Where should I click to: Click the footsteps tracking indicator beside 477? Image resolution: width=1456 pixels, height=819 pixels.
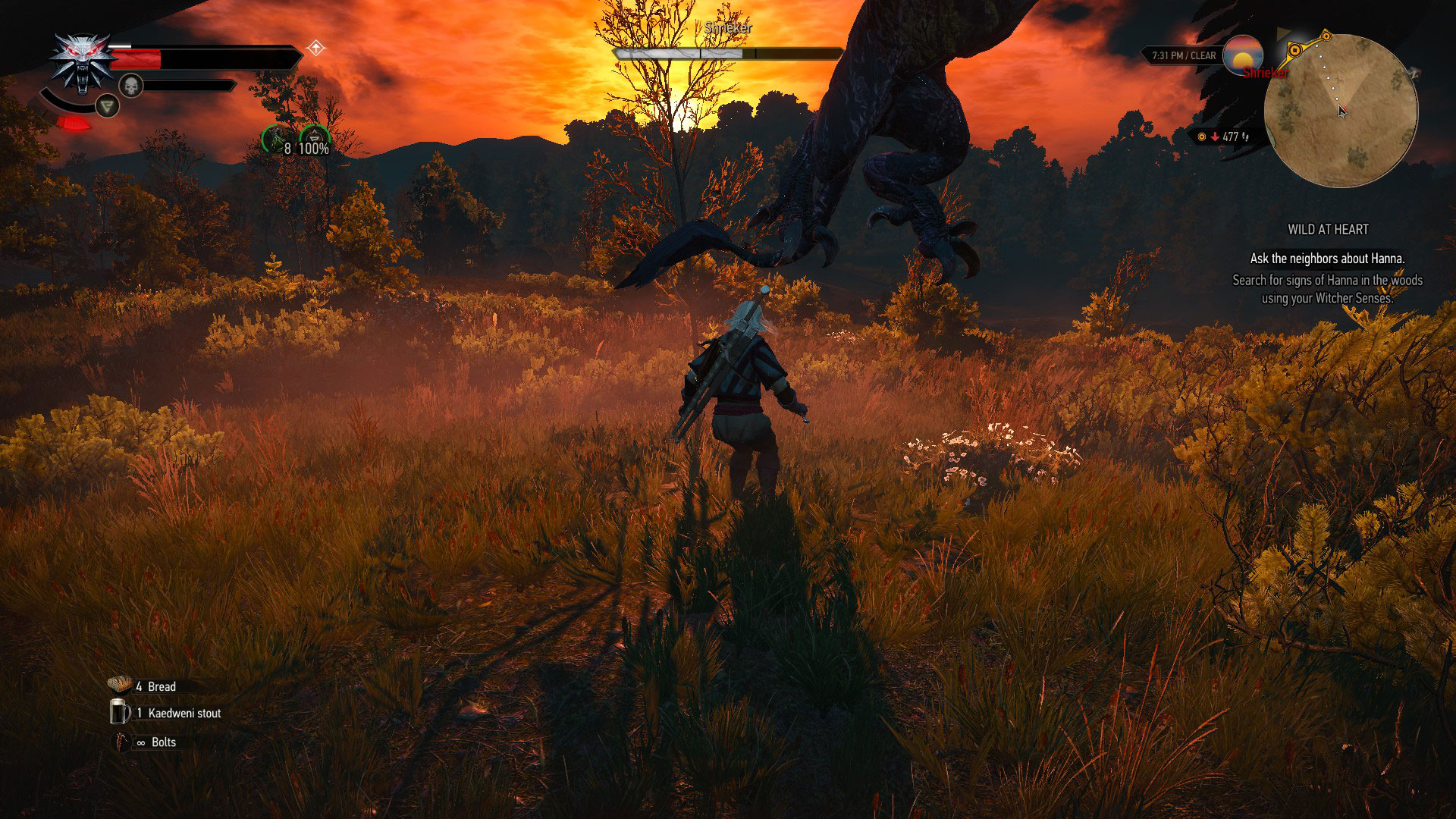pyautogui.click(x=1246, y=136)
